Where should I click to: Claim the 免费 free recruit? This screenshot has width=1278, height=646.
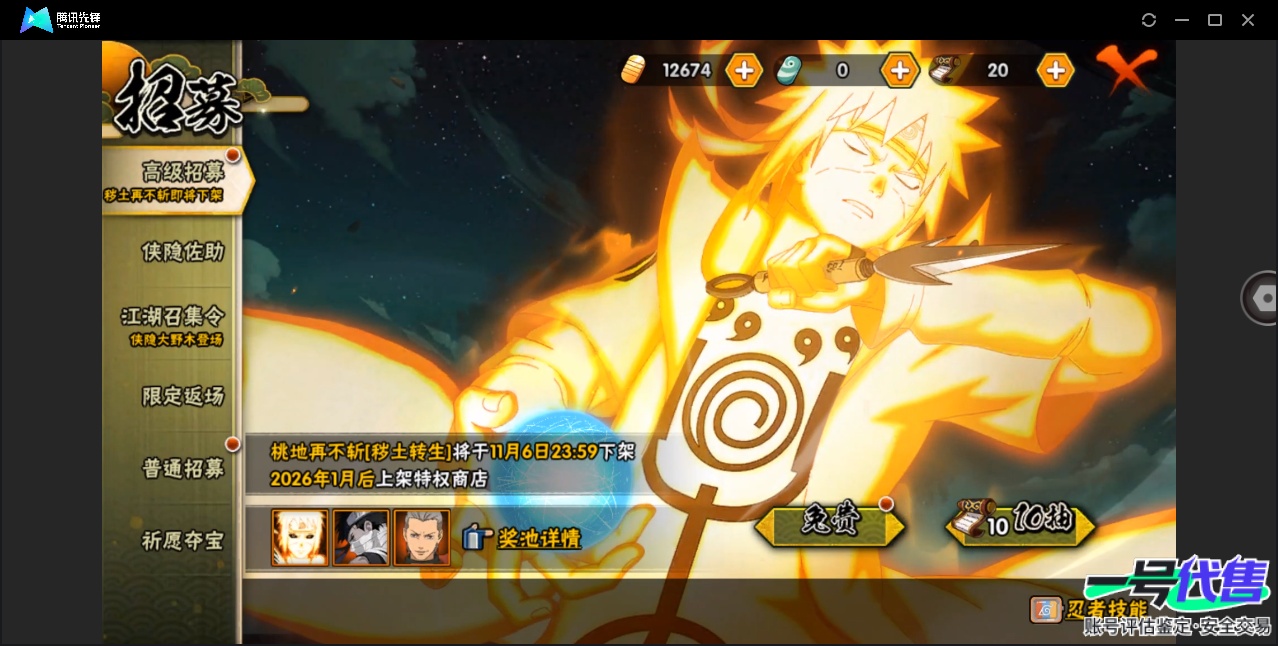[830, 524]
